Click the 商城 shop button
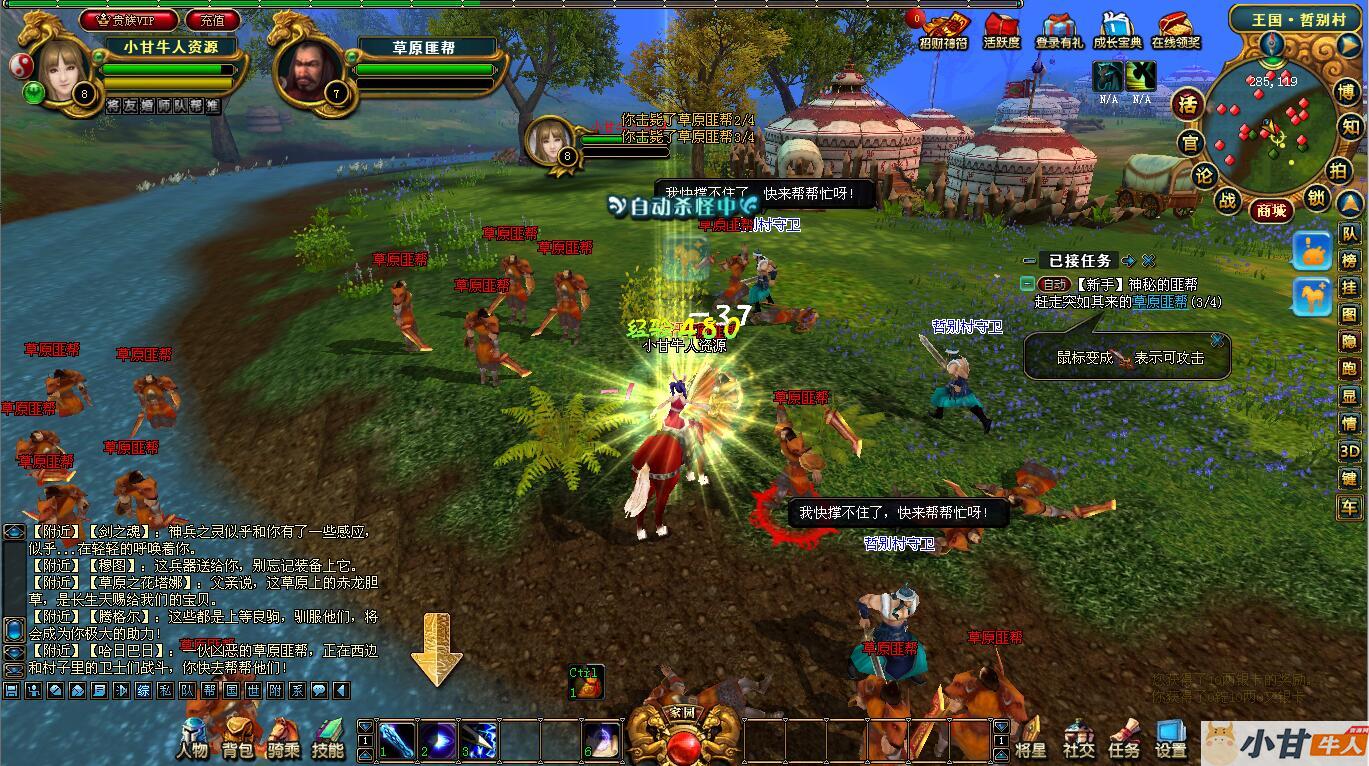1369x766 pixels. click(1271, 210)
